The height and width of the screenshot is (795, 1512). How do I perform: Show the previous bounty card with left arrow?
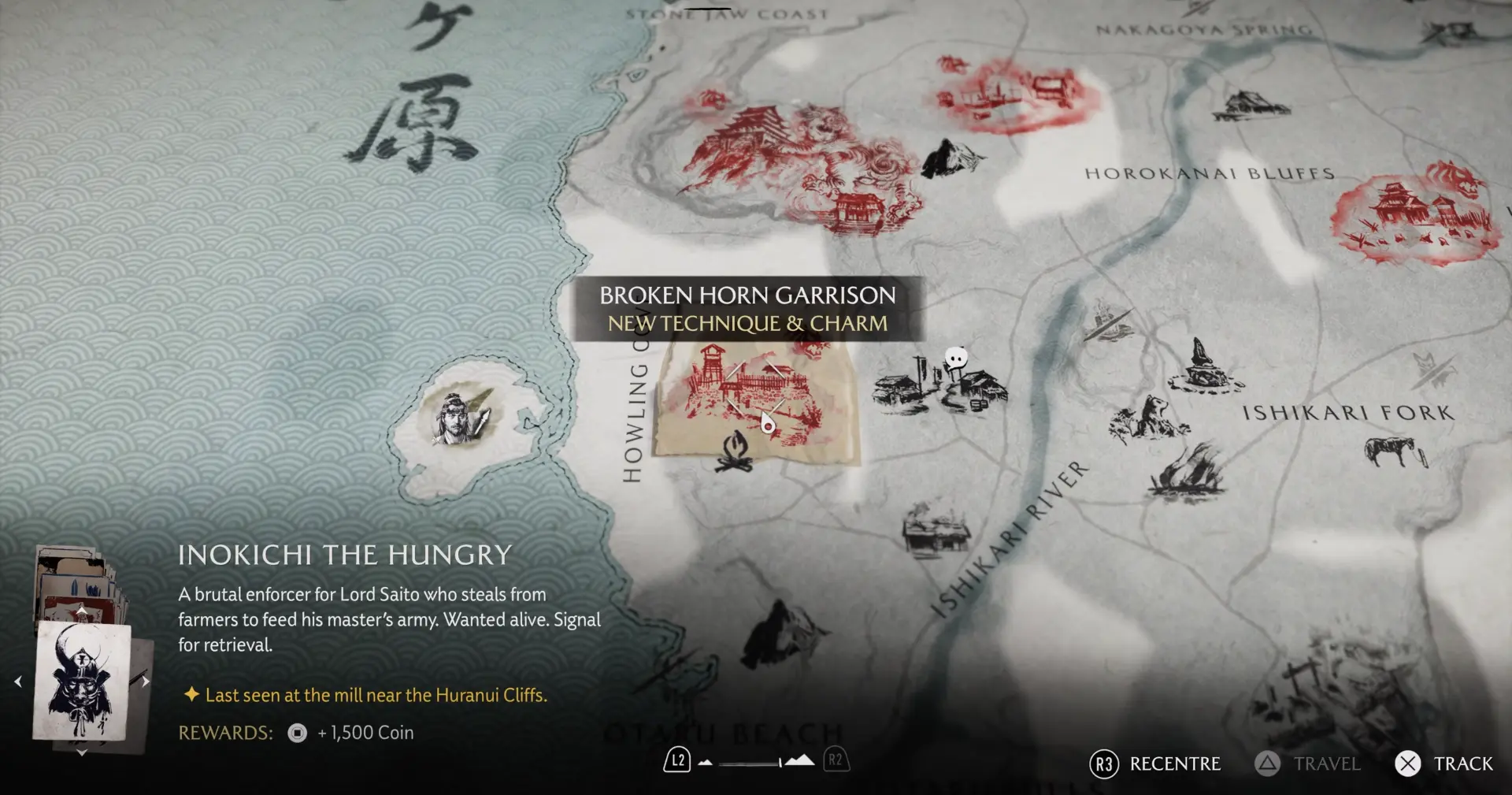click(18, 682)
